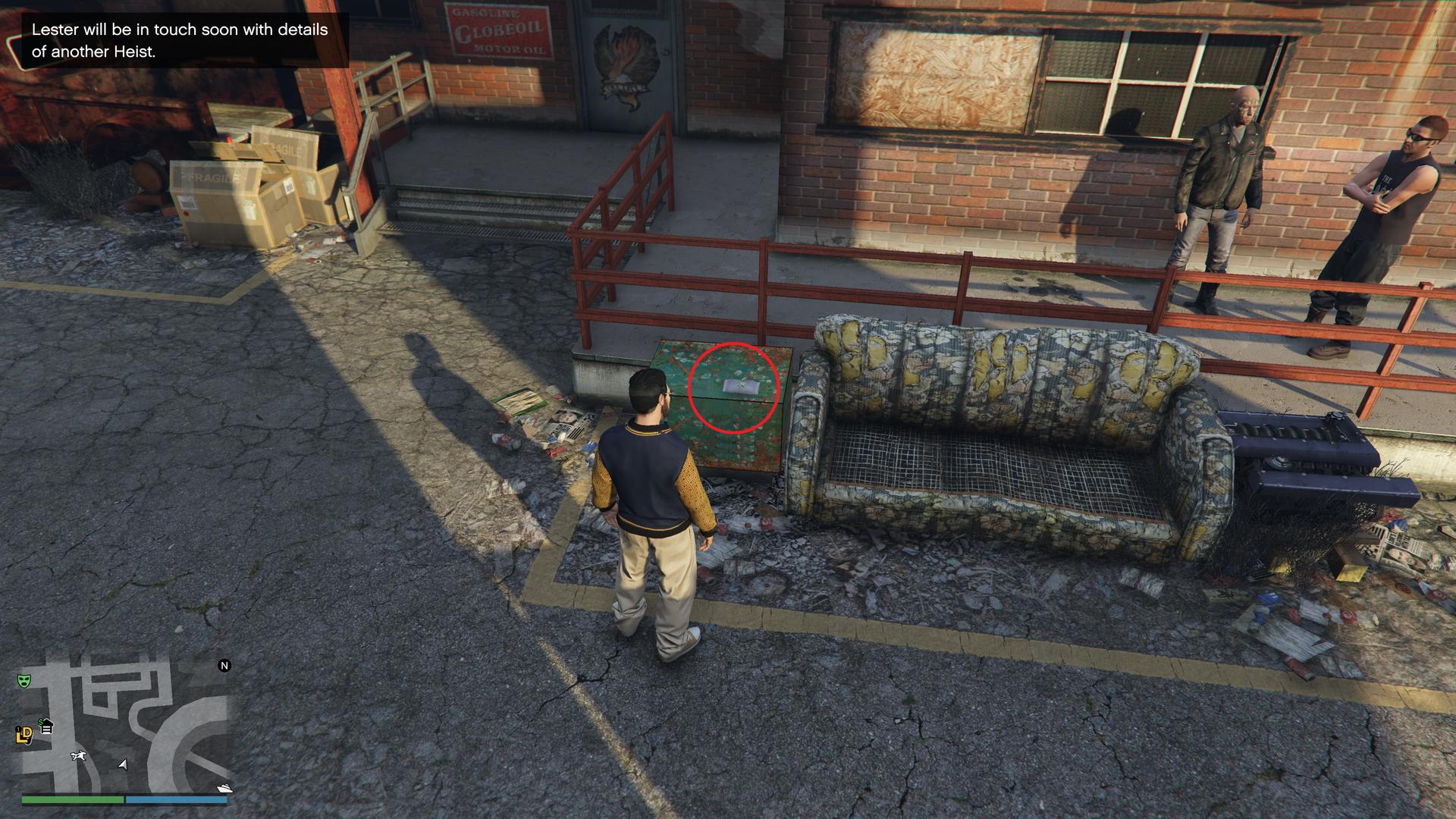
Task: Click the white player arrow on minimap
Action: (x=123, y=764)
